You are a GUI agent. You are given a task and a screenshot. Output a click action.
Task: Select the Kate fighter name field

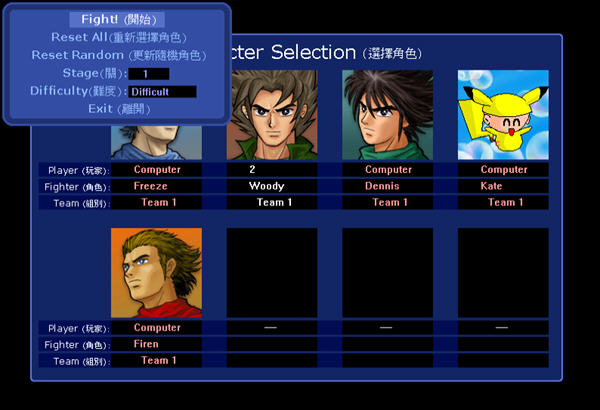tap(503, 186)
